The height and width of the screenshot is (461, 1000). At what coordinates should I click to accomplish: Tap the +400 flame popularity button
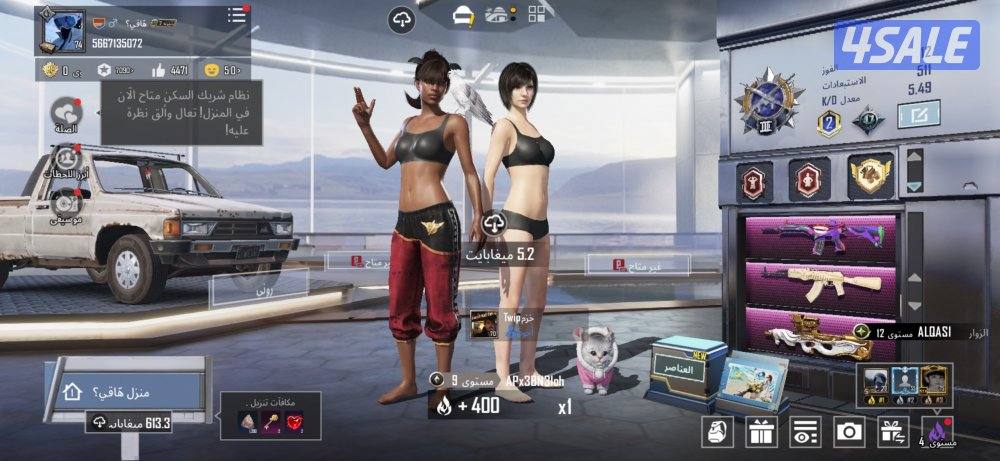click(x=465, y=405)
